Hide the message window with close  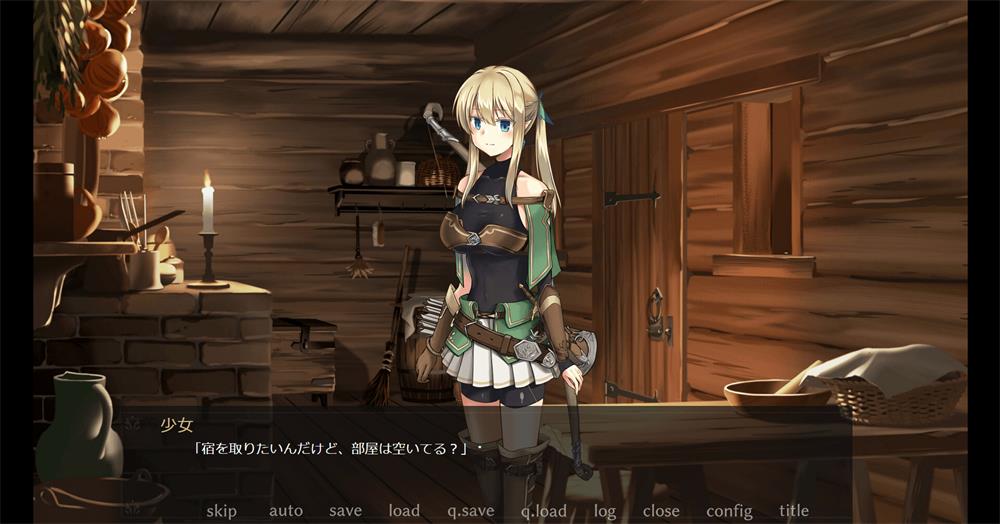coord(661,511)
